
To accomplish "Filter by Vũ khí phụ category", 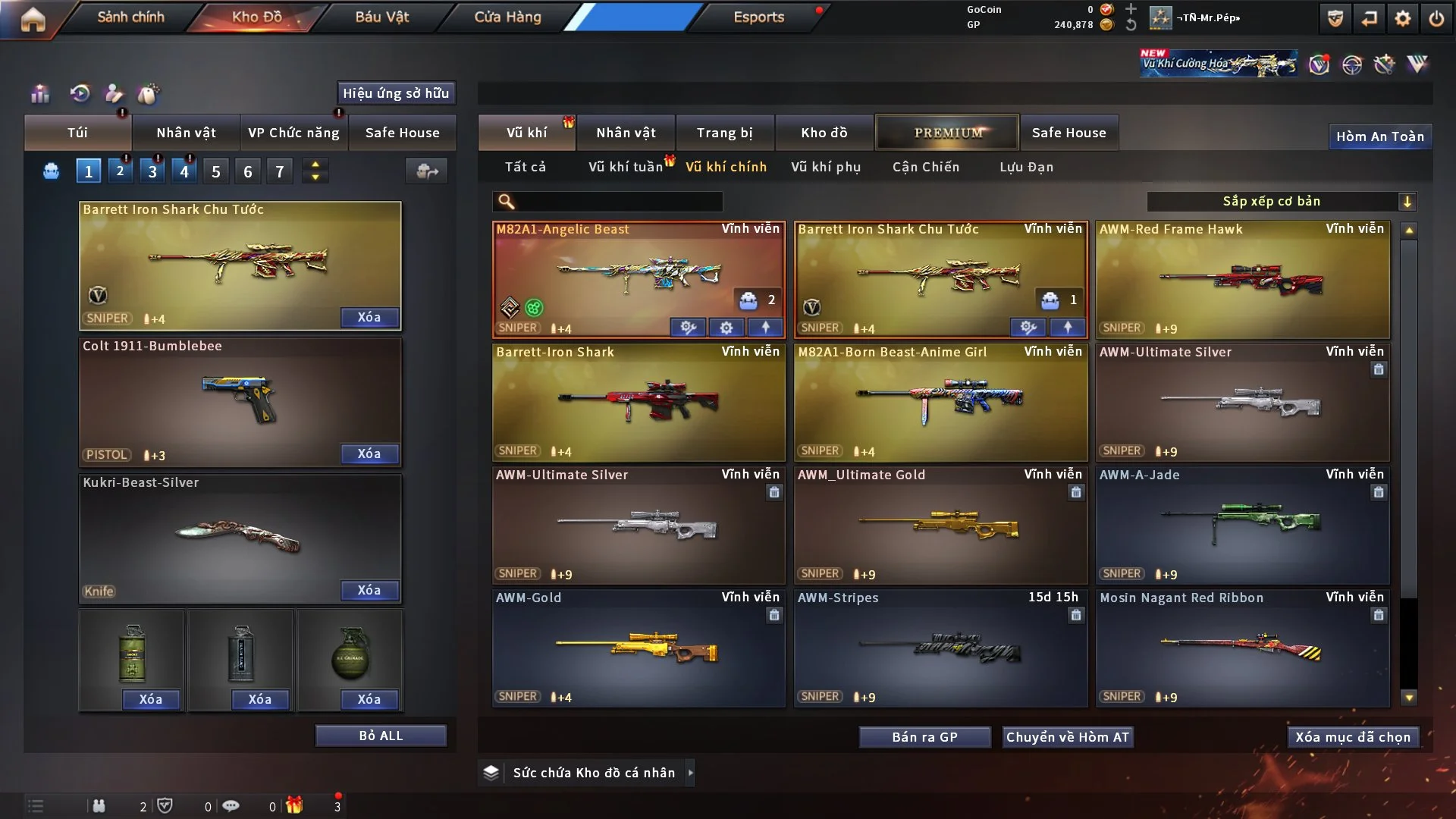I will tap(825, 167).
